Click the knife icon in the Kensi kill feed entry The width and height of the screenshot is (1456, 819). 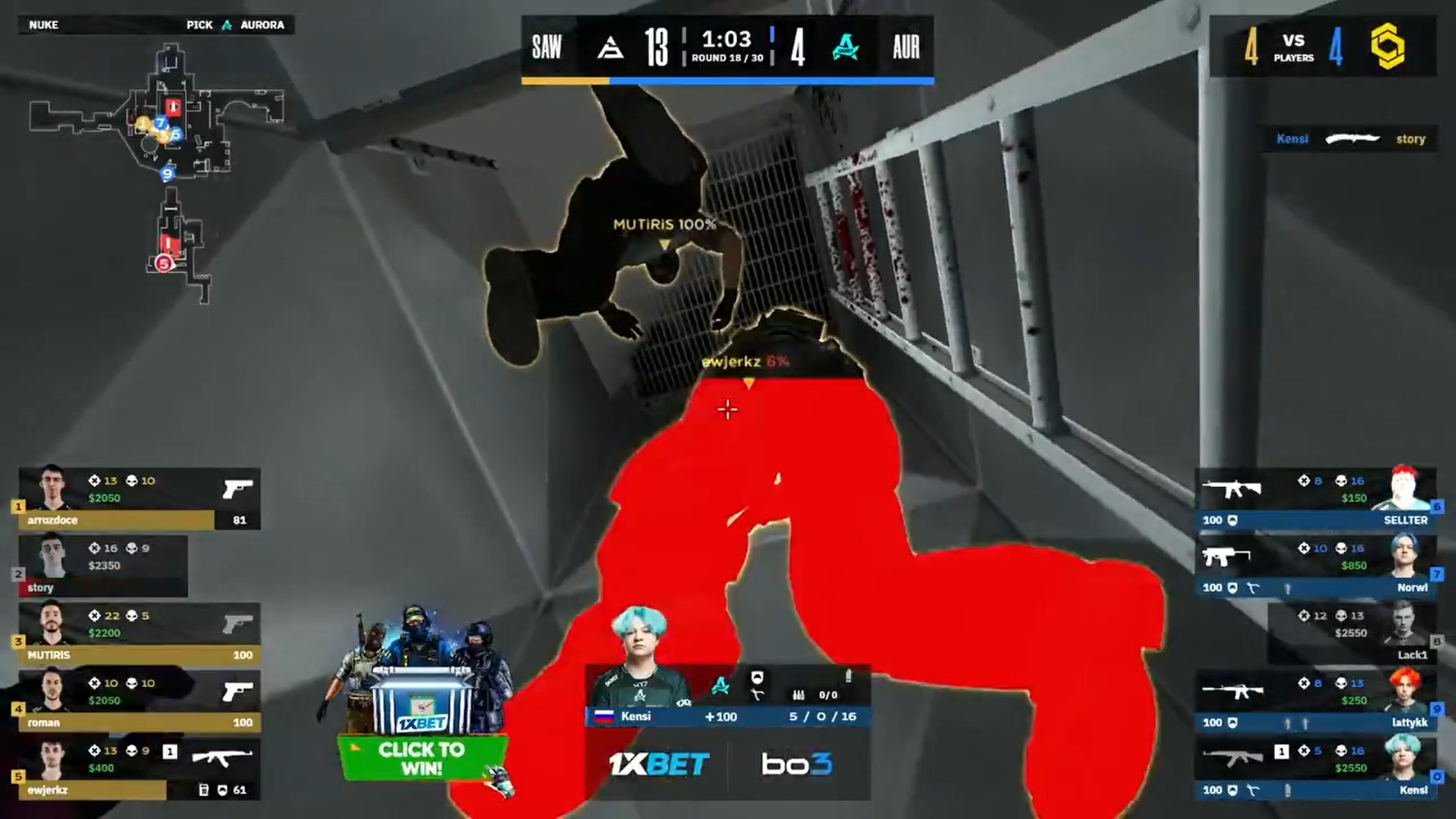[1354, 138]
